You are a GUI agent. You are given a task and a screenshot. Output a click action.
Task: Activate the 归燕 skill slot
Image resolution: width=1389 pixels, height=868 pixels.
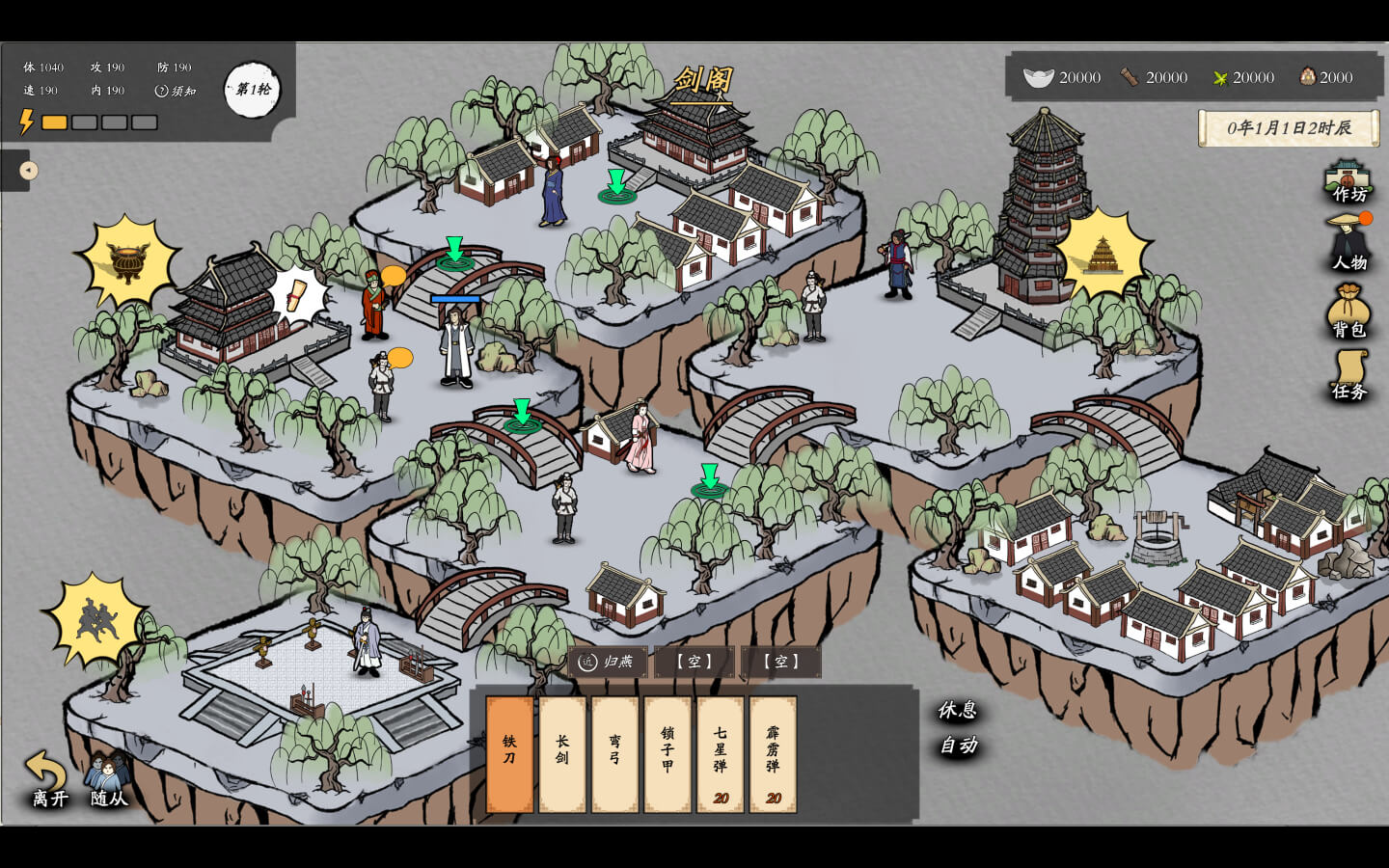tap(608, 662)
